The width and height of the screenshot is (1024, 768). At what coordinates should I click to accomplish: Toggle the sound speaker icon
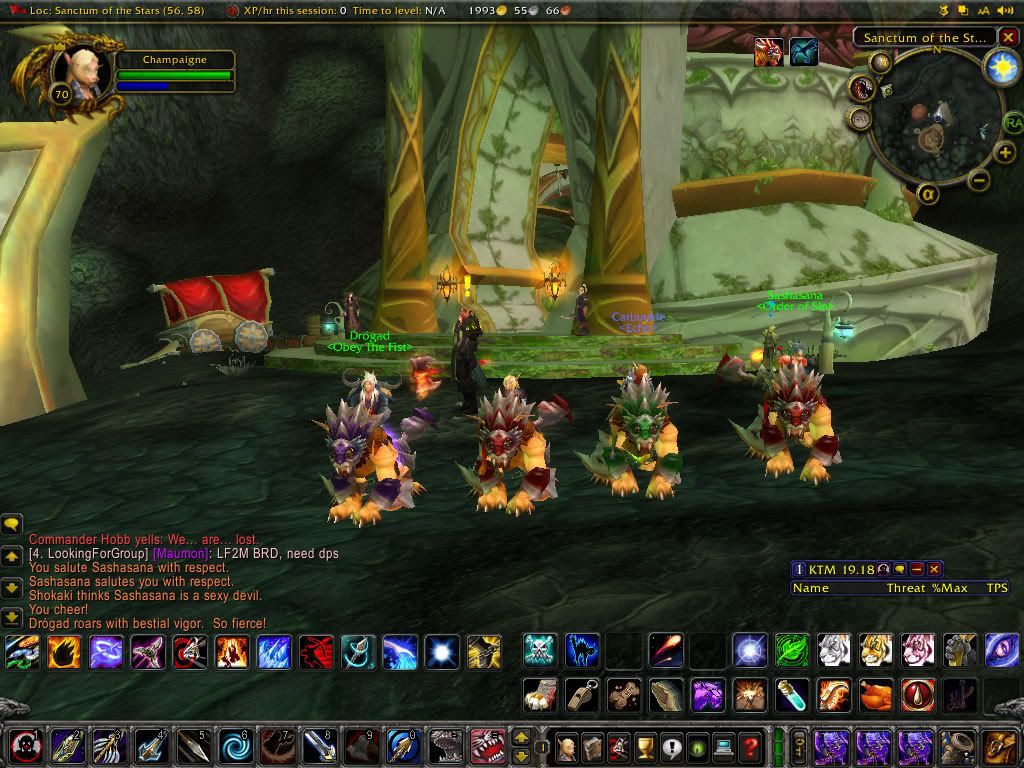[x=1006, y=10]
